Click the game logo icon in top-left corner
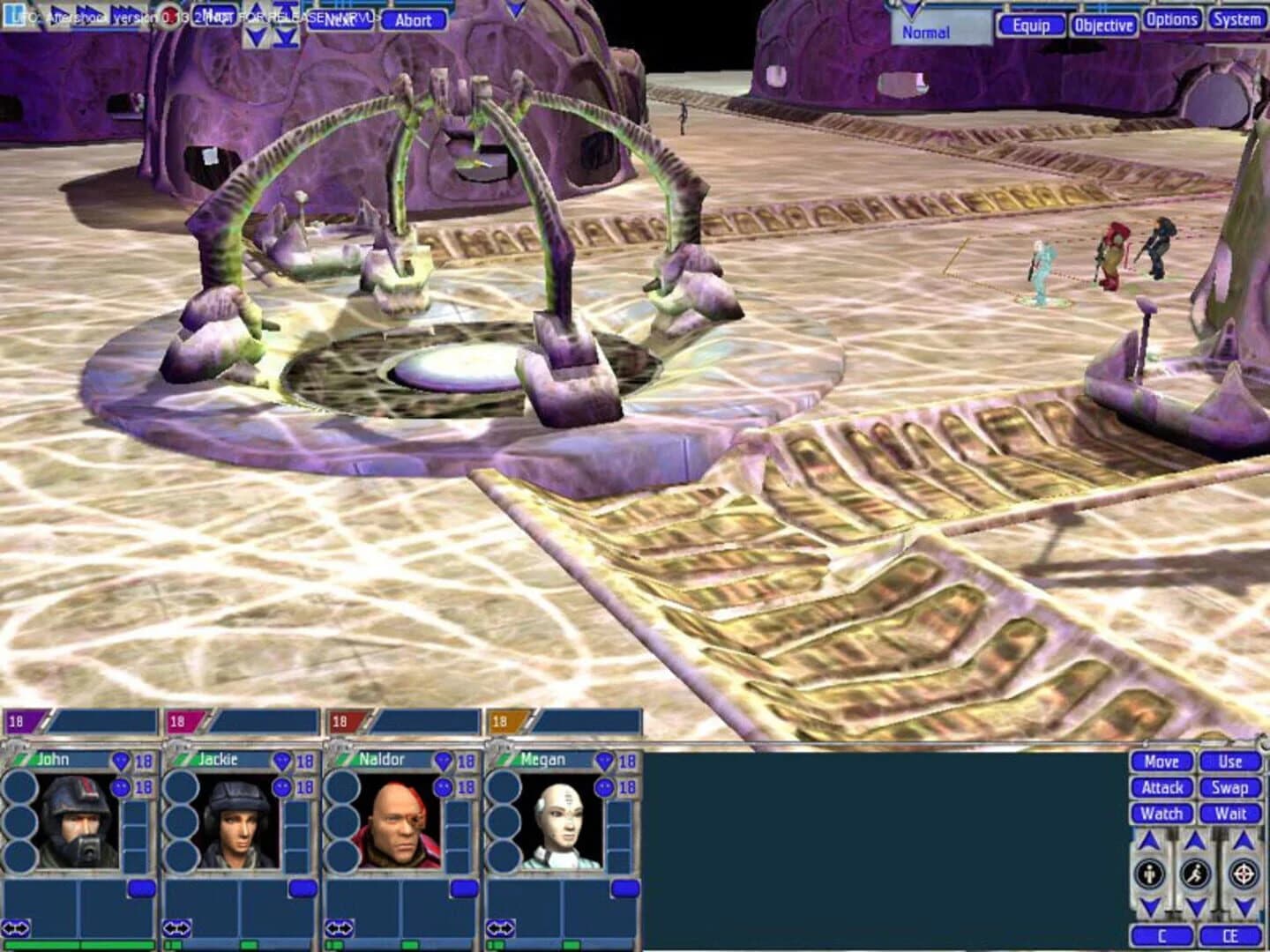Image resolution: width=1270 pixels, height=952 pixels. [x=14, y=14]
